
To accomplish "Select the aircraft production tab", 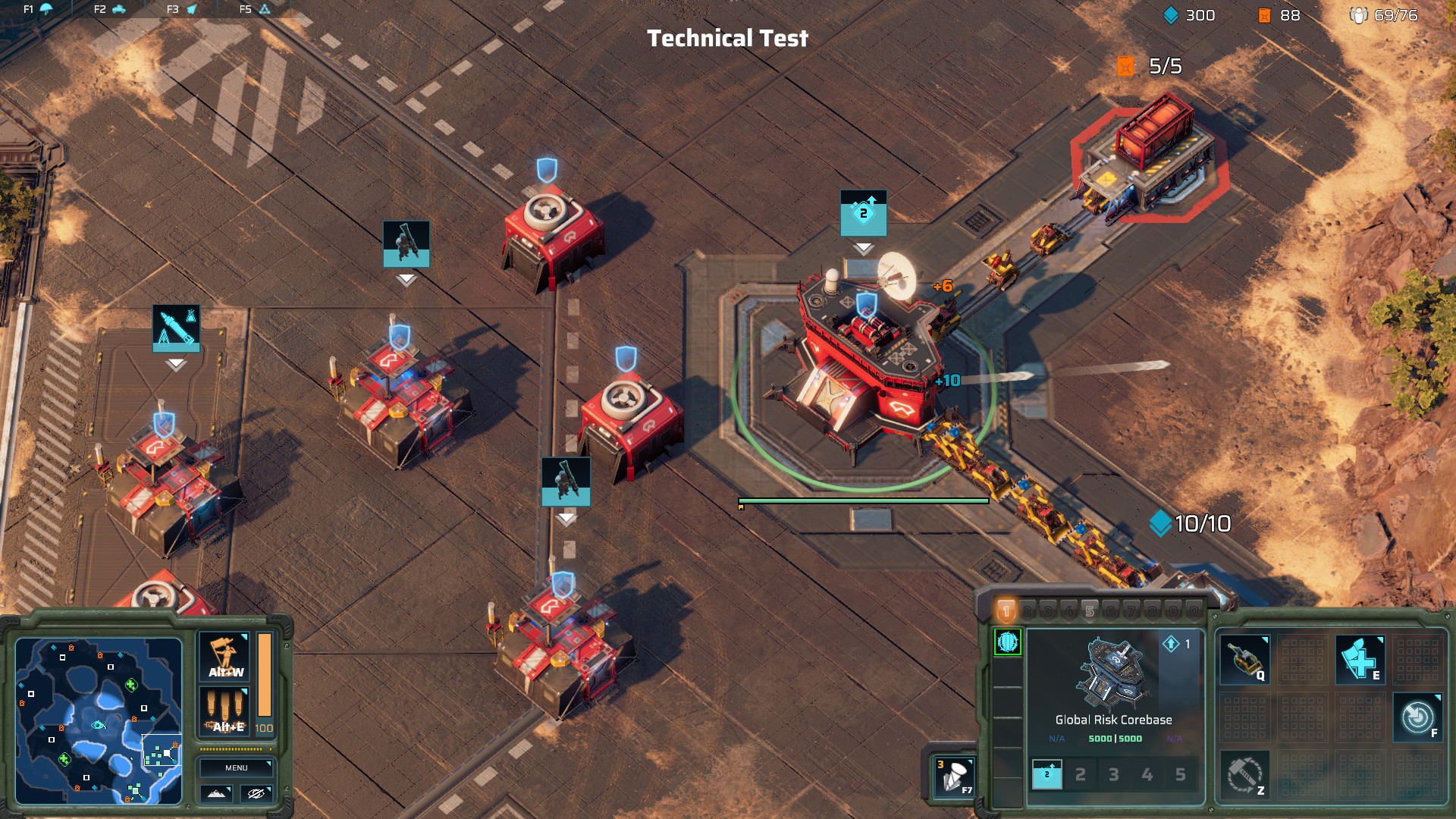I will (191, 9).
